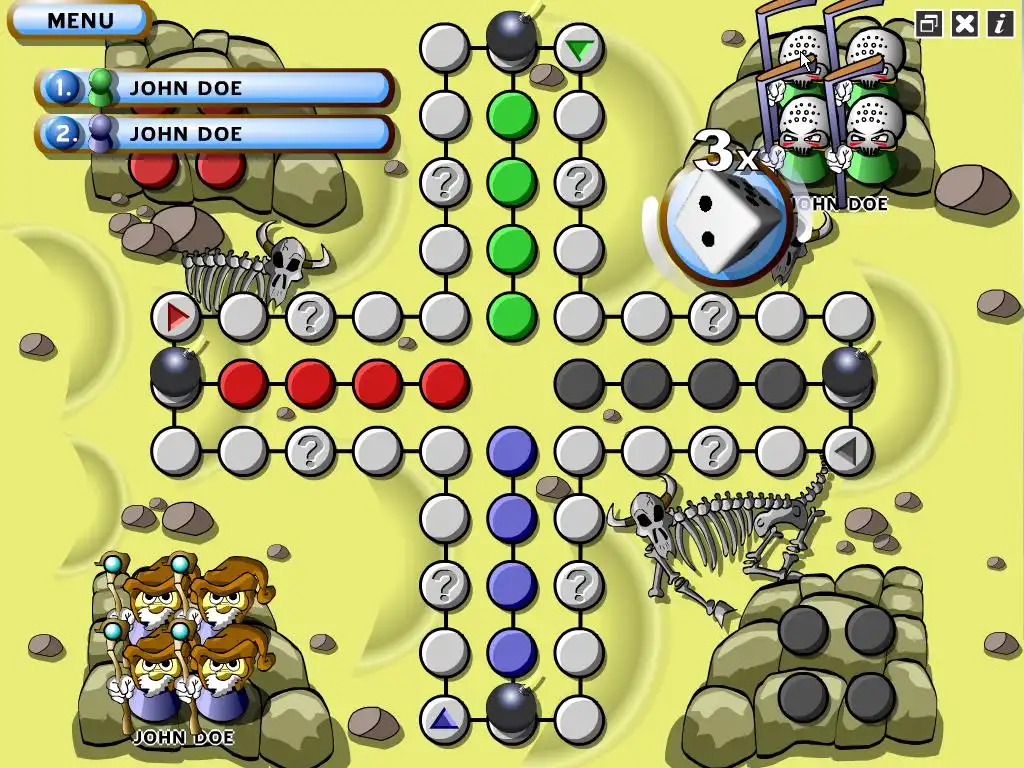Toggle windowed mode icon
Viewport: 1024px width, 768px height.
(x=929, y=24)
